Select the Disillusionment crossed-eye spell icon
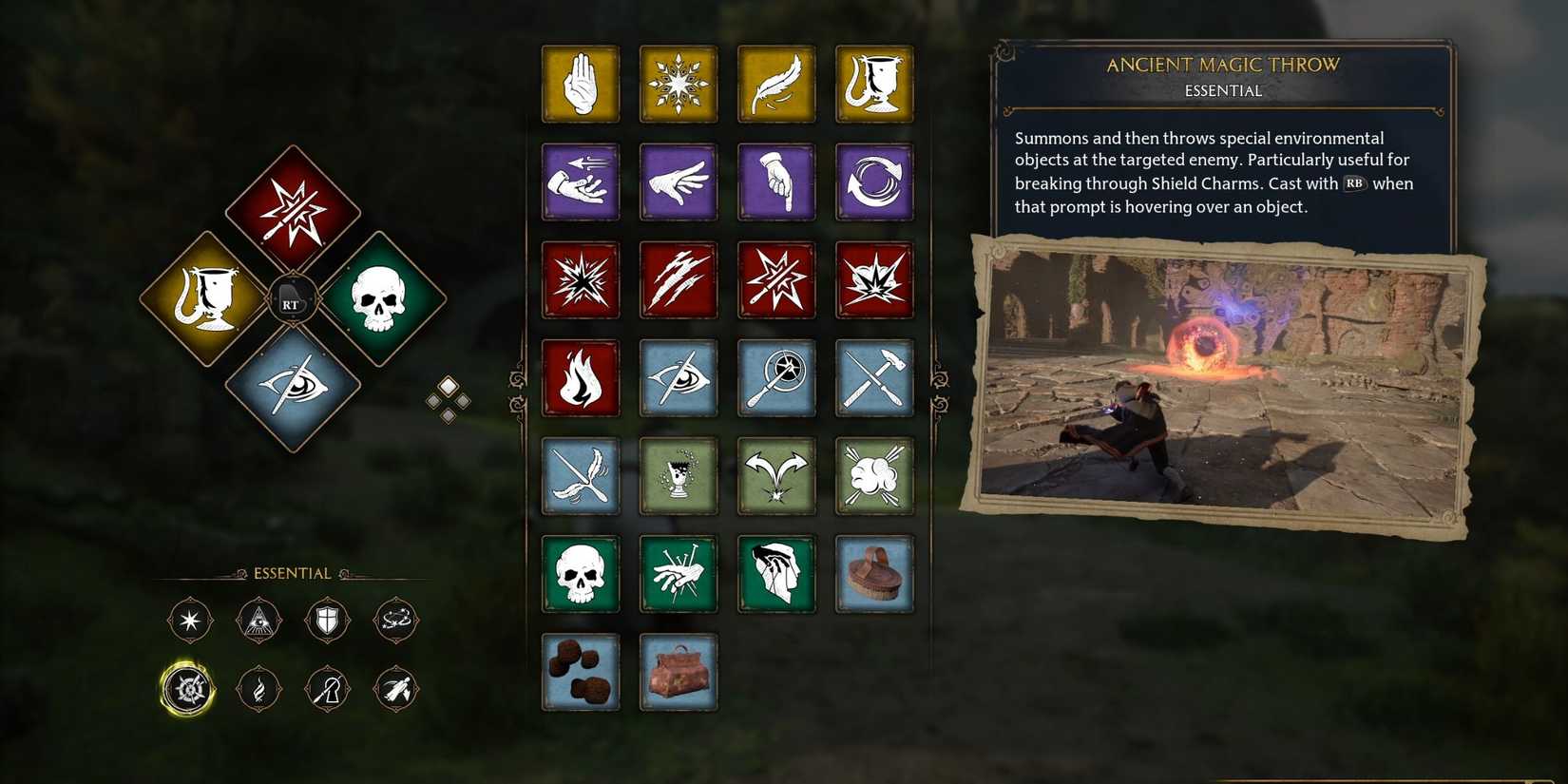The height and width of the screenshot is (784, 1568). (679, 378)
